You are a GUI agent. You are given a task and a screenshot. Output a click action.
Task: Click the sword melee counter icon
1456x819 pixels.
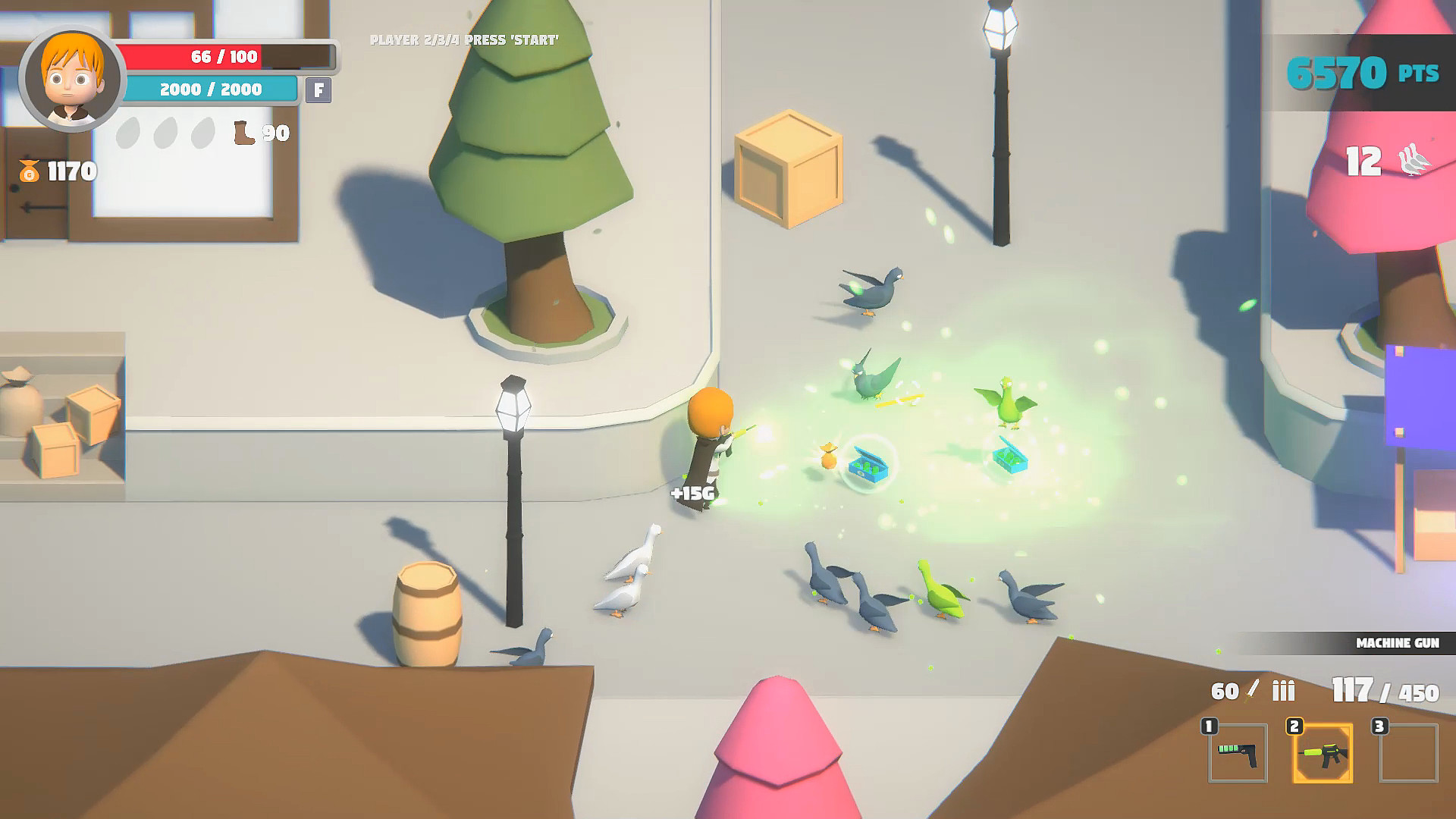(1250, 690)
